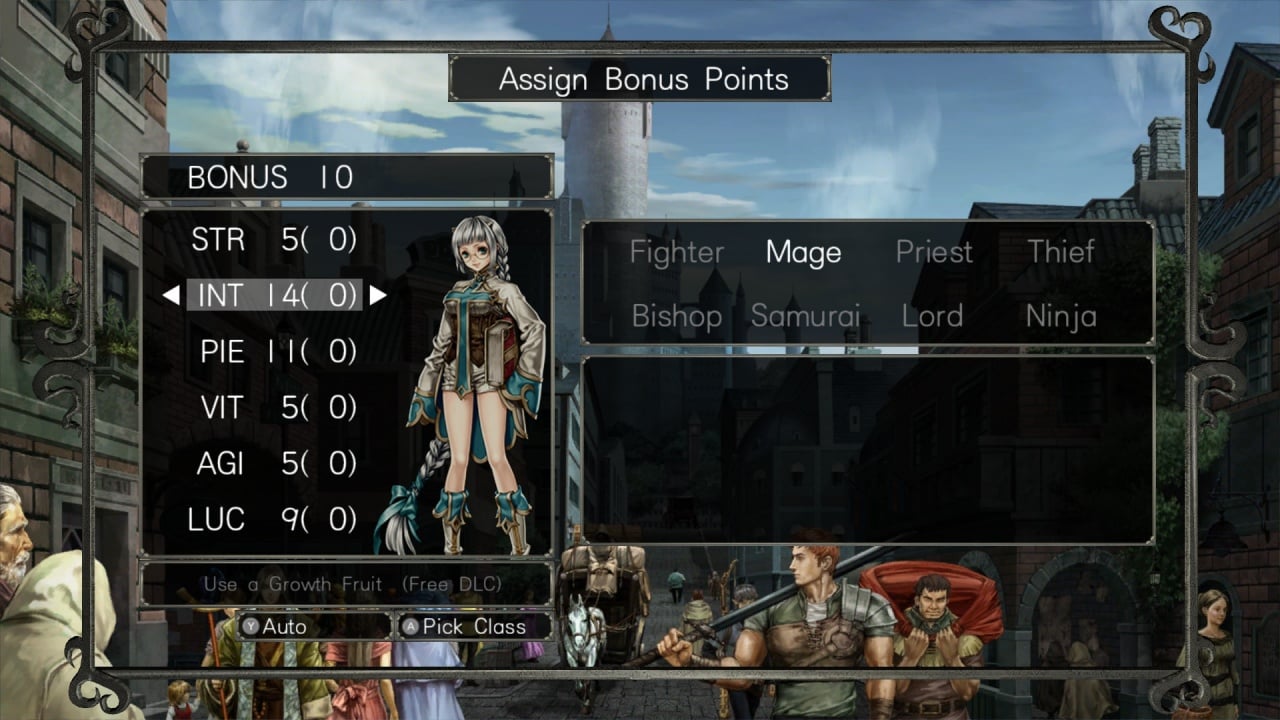1280x720 pixels.
Task: Pick the Mage class
Action: (x=803, y=253)
